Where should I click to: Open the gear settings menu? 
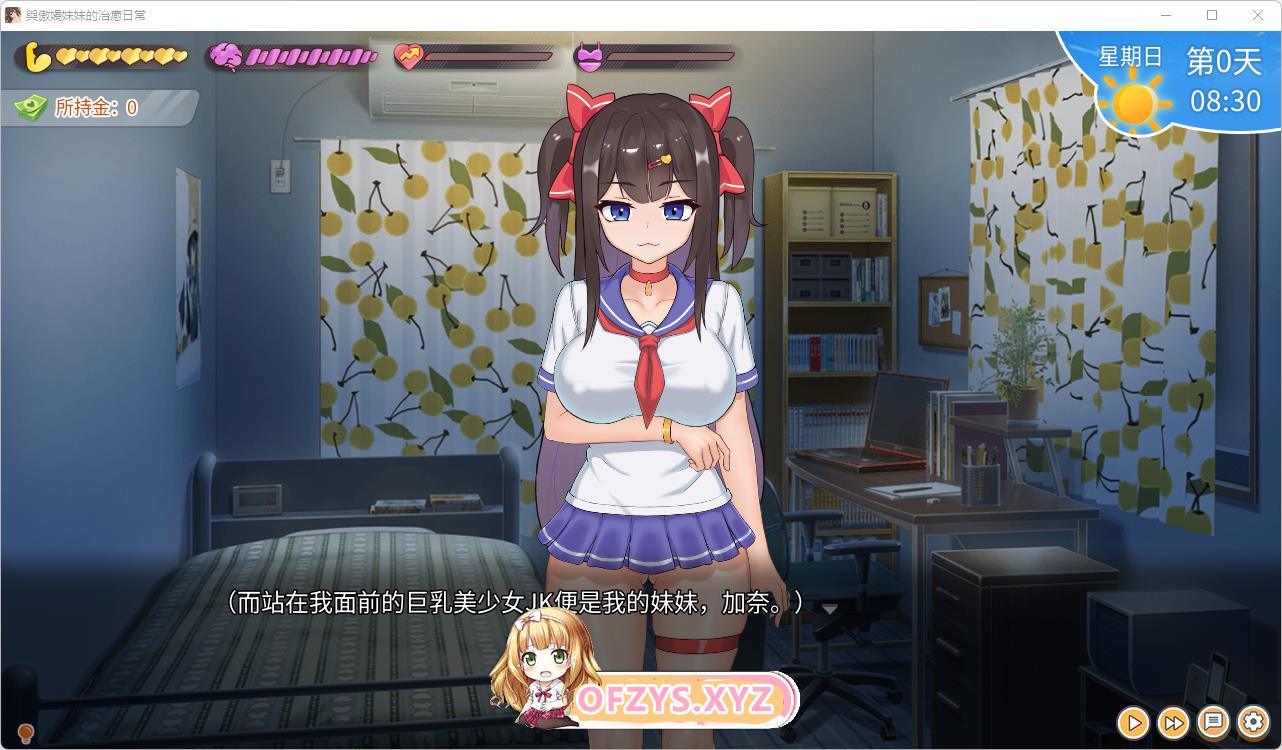[x=1253, y=721]
